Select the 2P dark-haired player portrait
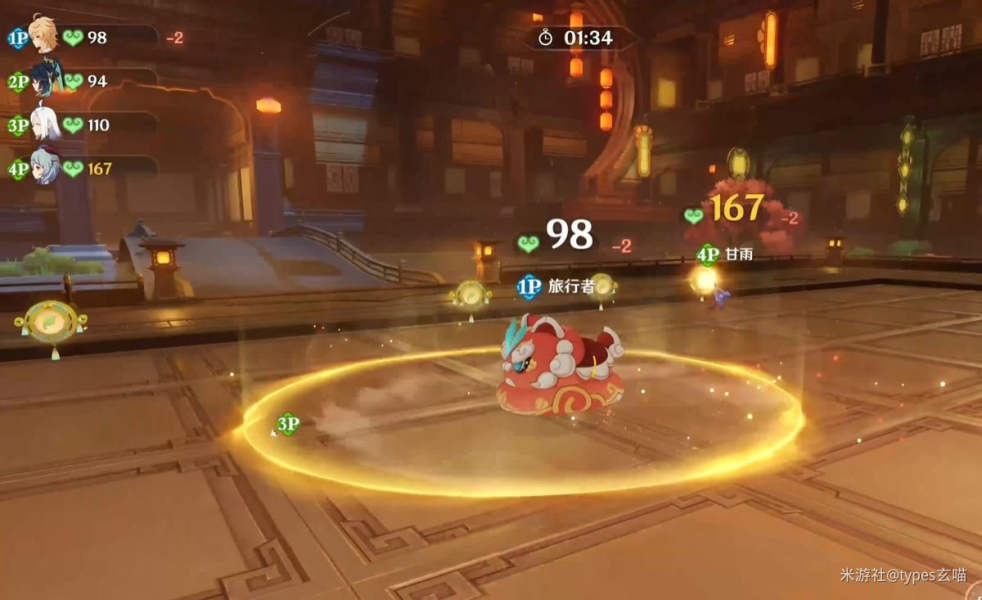 click(43, 78)
